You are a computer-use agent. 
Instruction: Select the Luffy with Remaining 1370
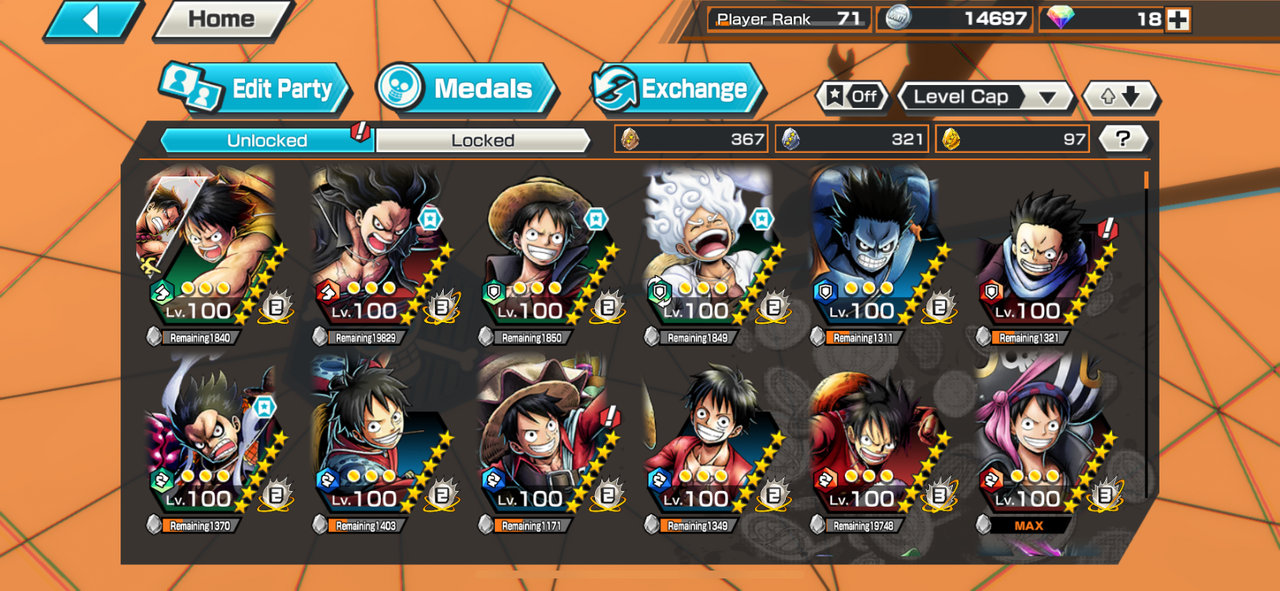pyautogui.click(x=210, y=440)
